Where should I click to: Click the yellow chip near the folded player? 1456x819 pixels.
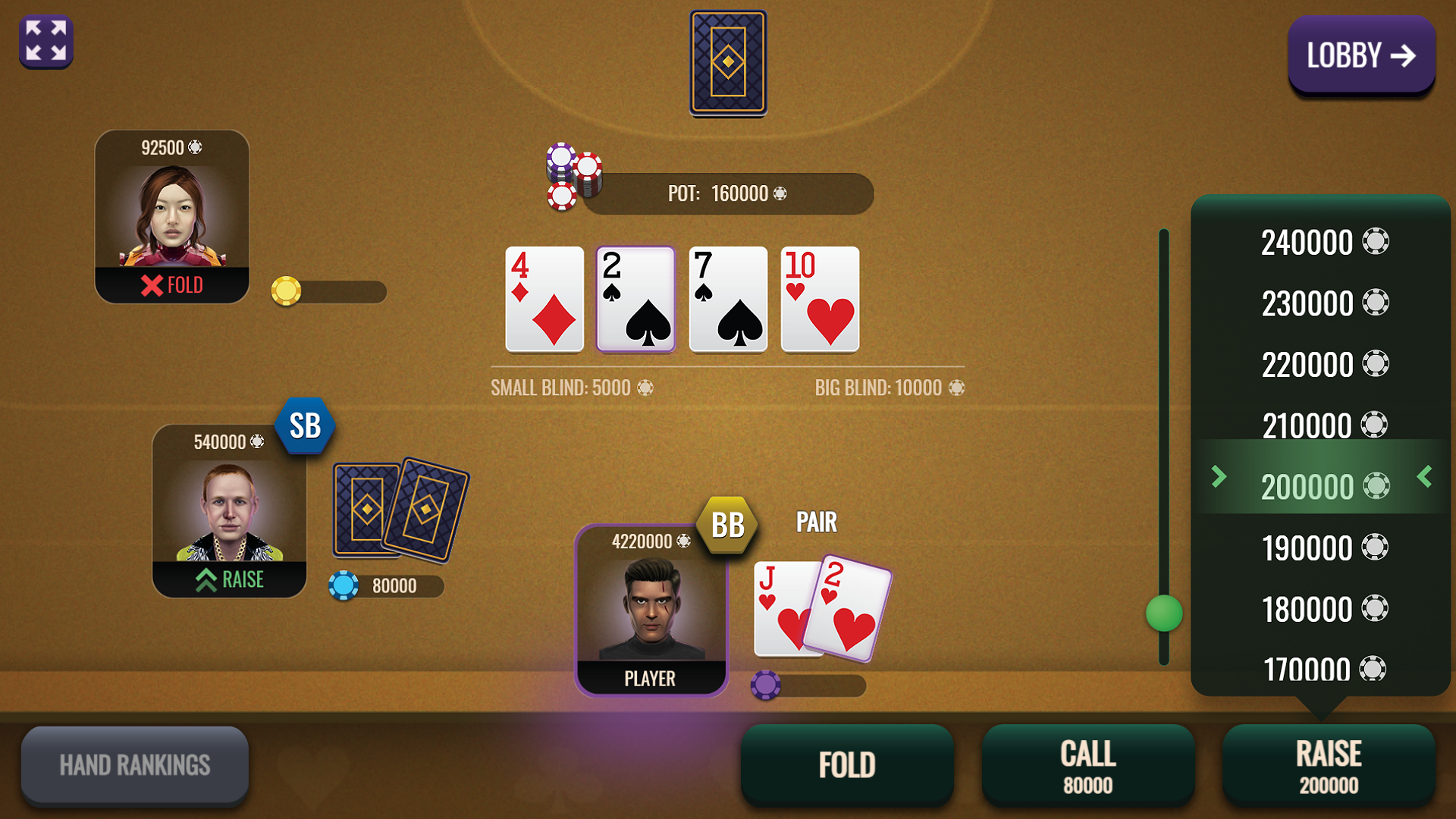coord(286,291)
